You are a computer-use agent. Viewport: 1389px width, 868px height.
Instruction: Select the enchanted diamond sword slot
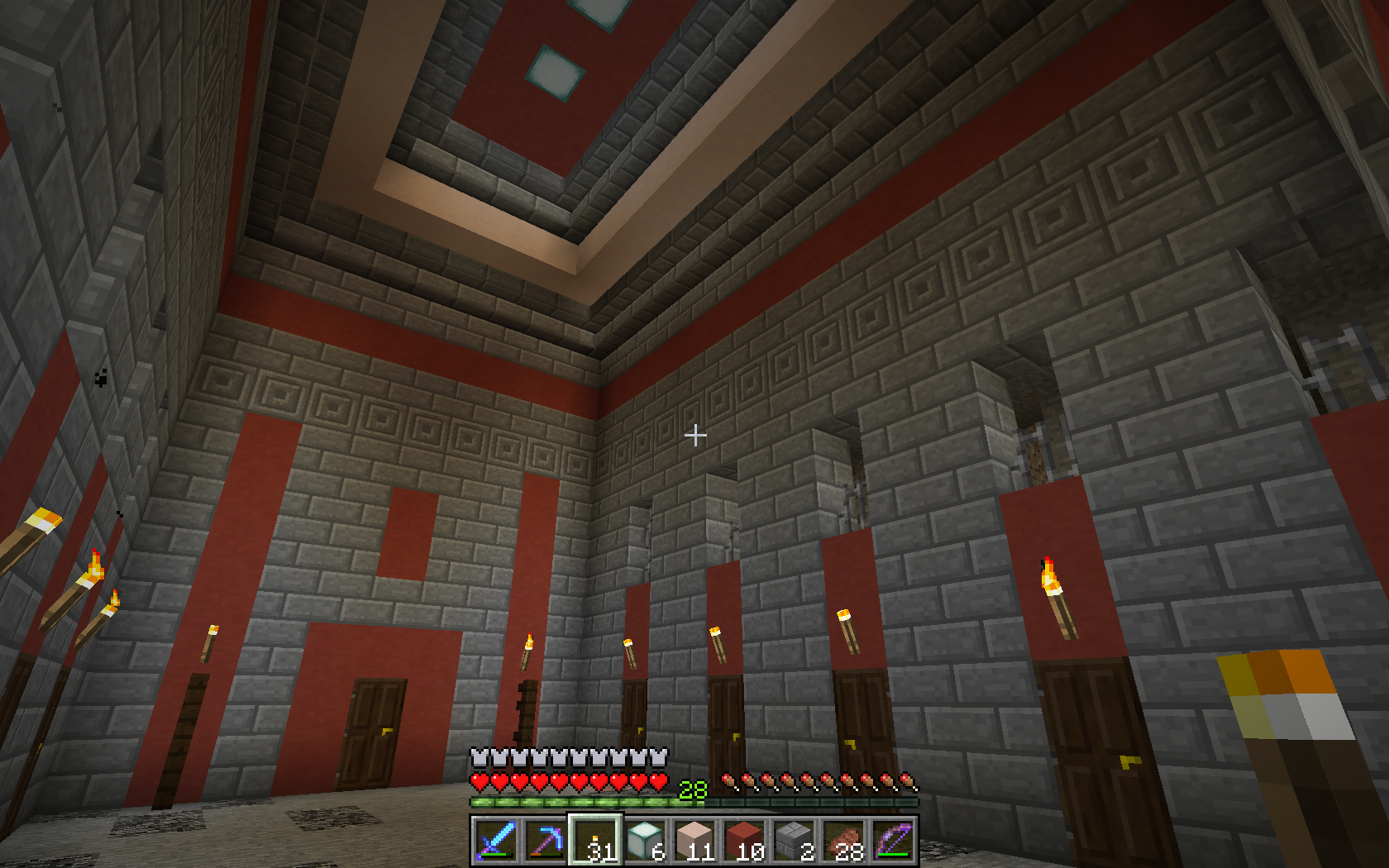point(495,841)
